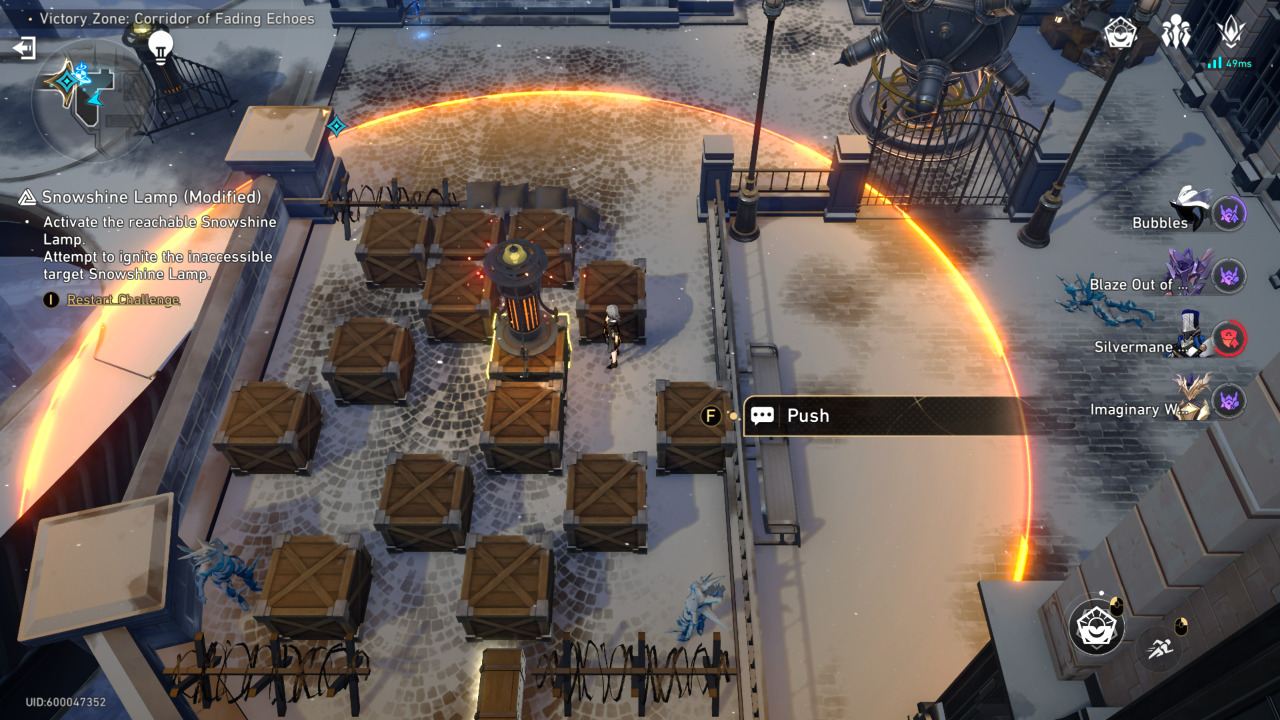Viewport: 1280px width, 720px height.
Task: Activate the pentagon technique skill button
Action: tap(1097, 626)
